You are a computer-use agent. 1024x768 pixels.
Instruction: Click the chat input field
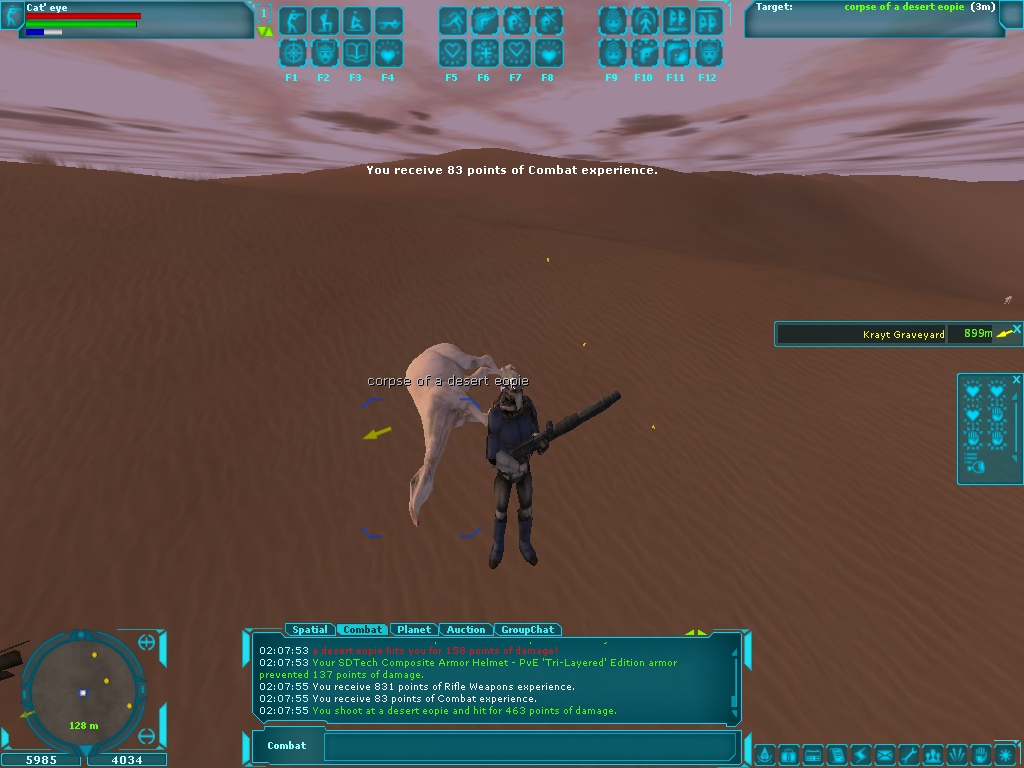530,746
